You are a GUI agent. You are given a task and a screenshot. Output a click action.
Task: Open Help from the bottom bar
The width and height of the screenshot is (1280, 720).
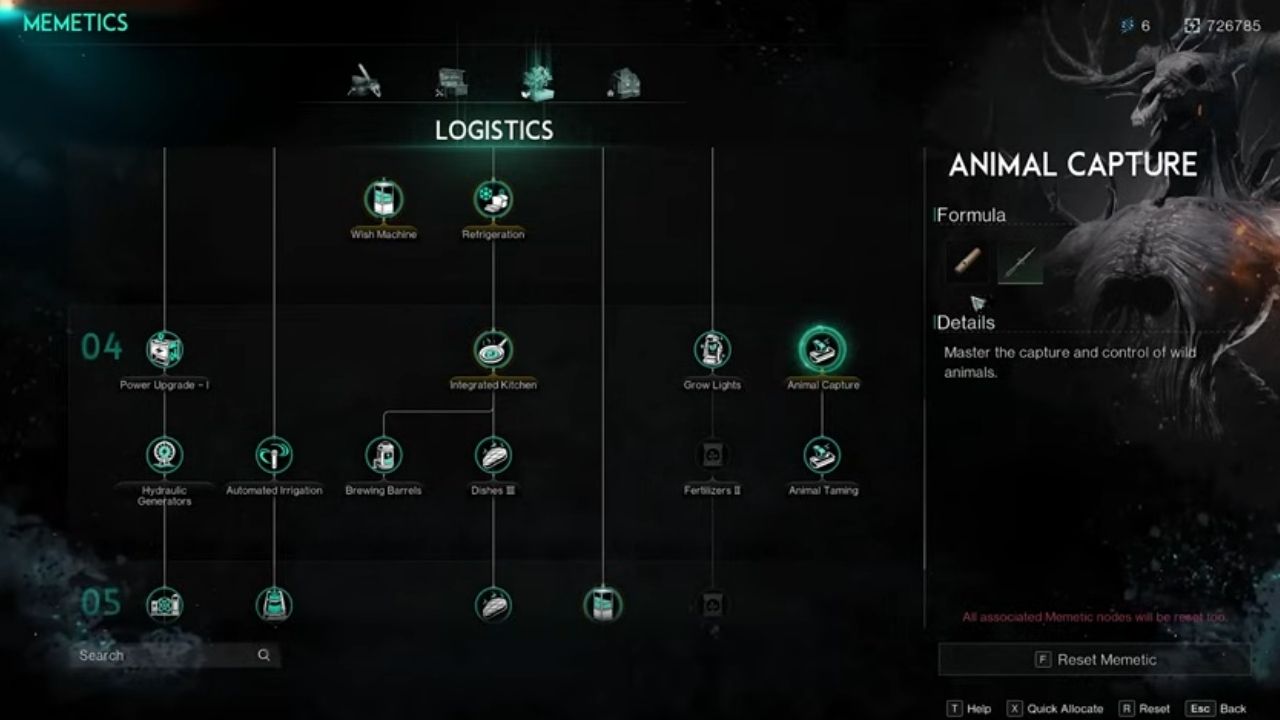click(x=975, y=707)
